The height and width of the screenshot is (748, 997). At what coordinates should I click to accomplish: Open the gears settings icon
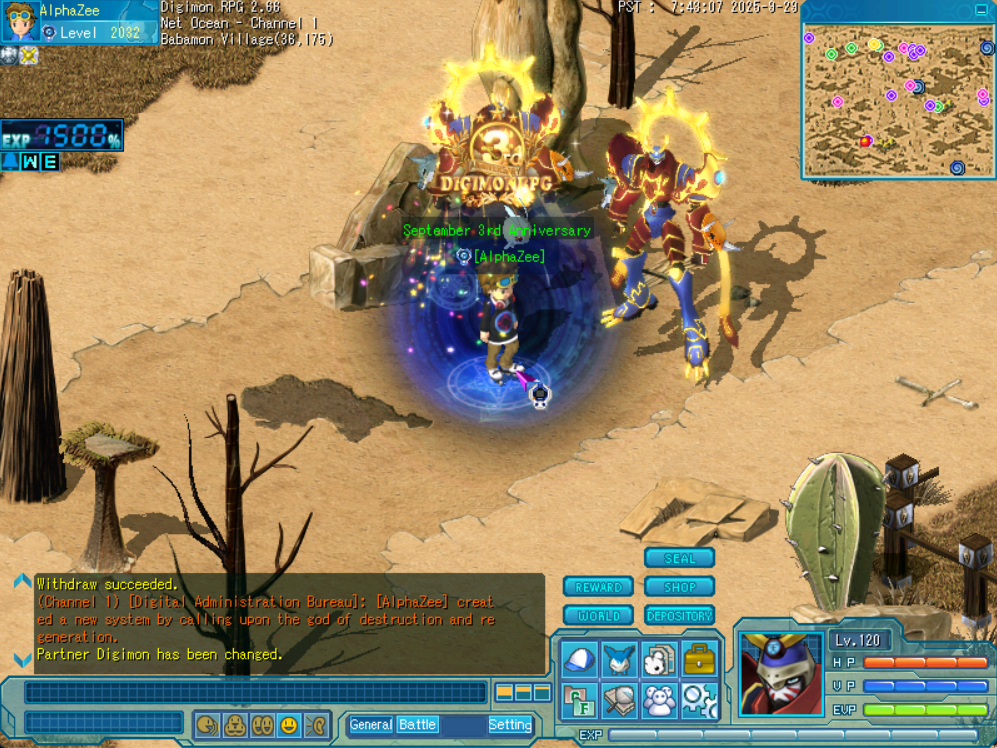click(699, 700)
